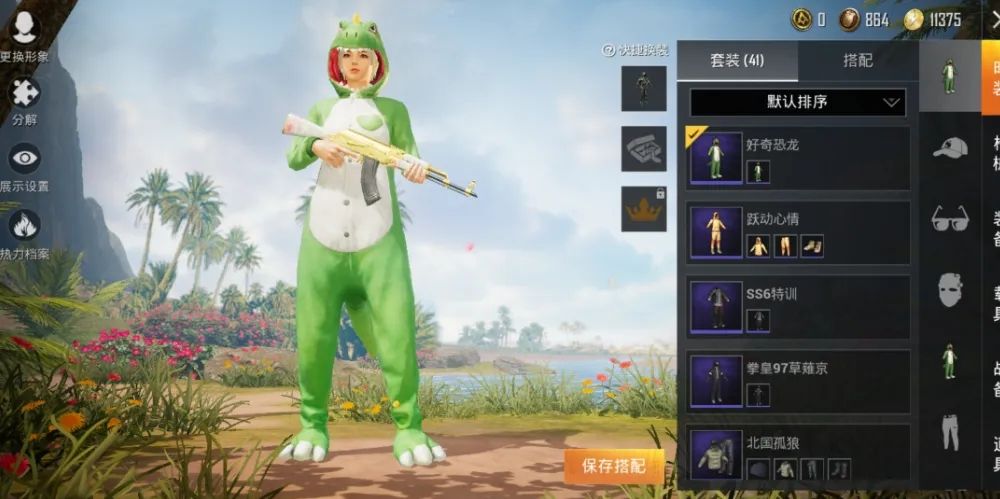Screen dimensions: 1000x499
Task: Click the folded clothing preset slot
Action: [x=643, y=149]
